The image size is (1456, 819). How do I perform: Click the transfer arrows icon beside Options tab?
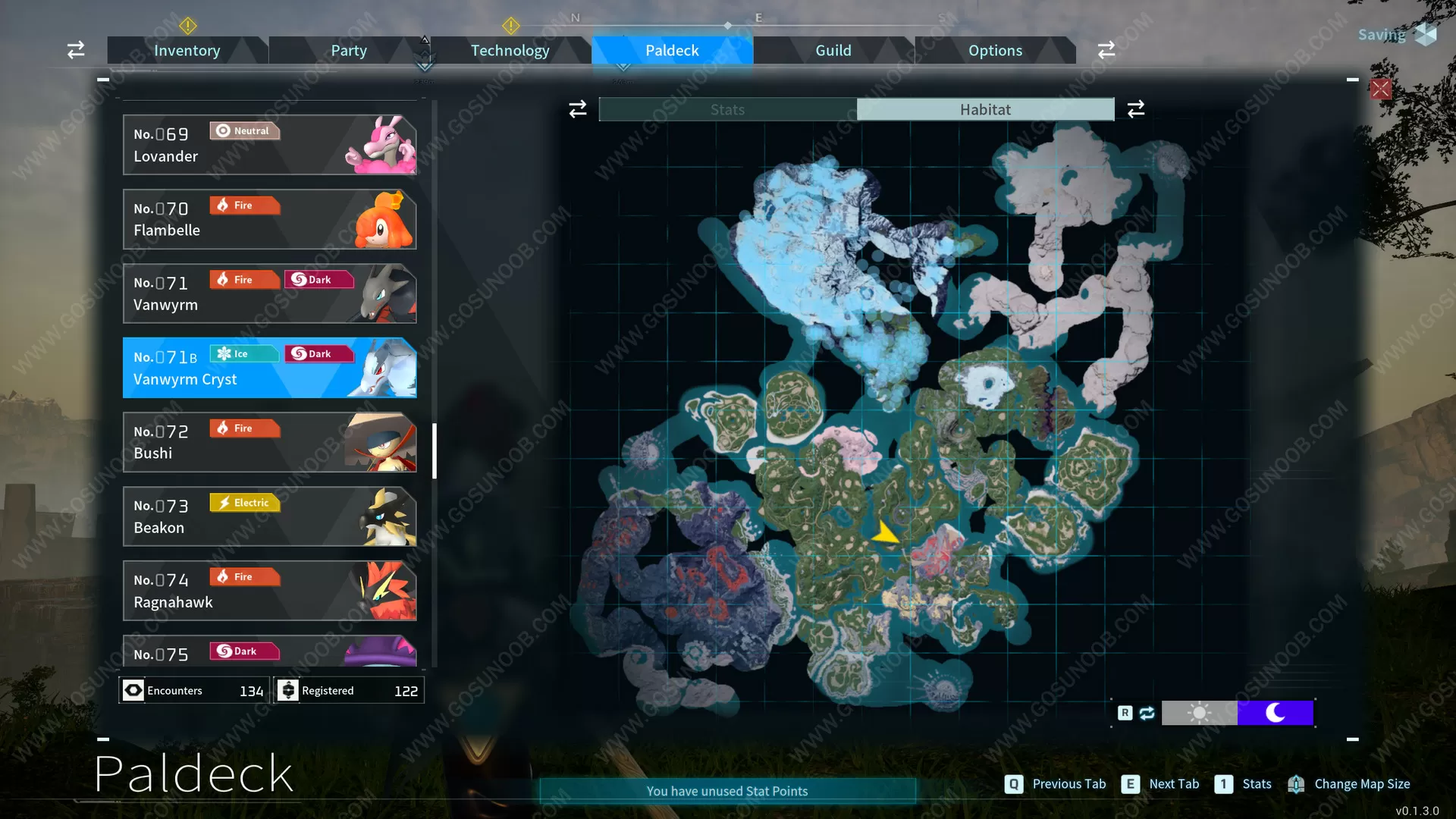[1106, 49]
